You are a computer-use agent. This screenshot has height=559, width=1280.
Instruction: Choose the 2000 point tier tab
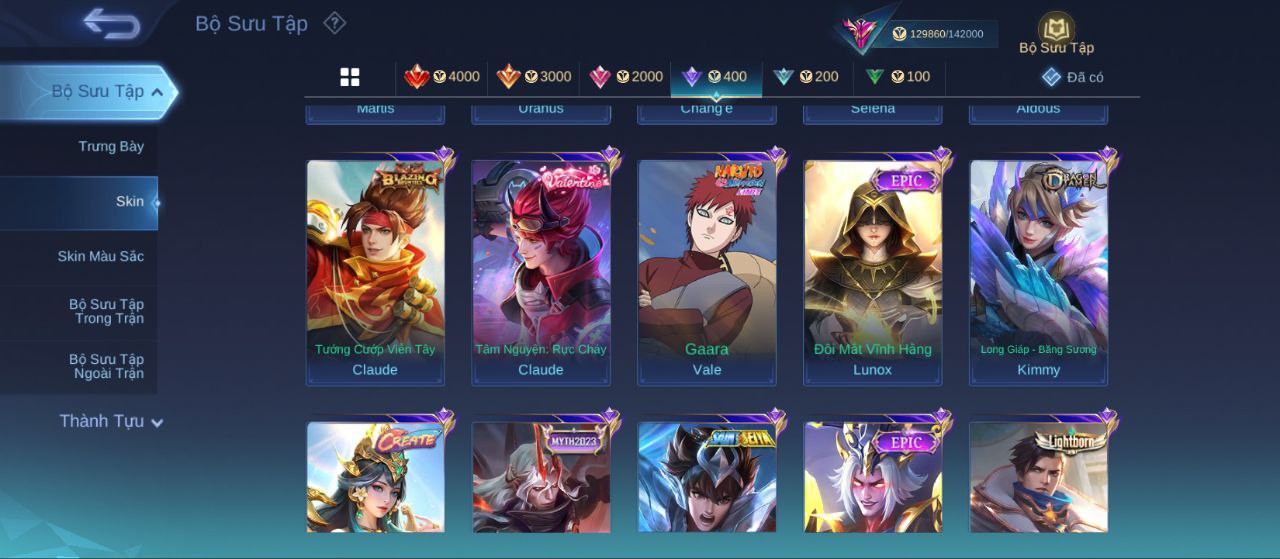click(626, 77)
